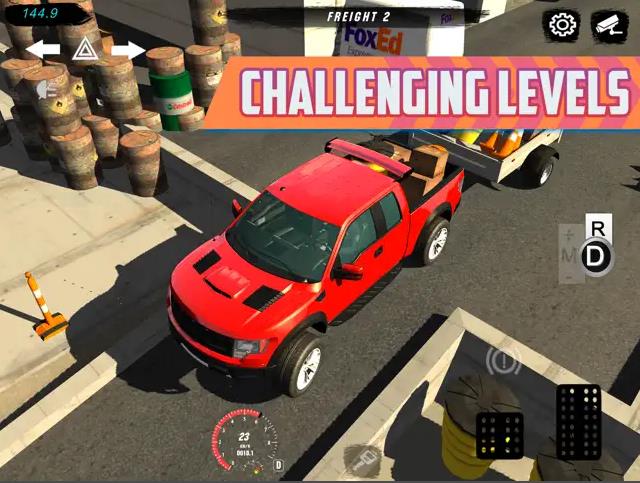Shift the gear selector to R
This screenshot has height=483, width=640.
(598, 228)
